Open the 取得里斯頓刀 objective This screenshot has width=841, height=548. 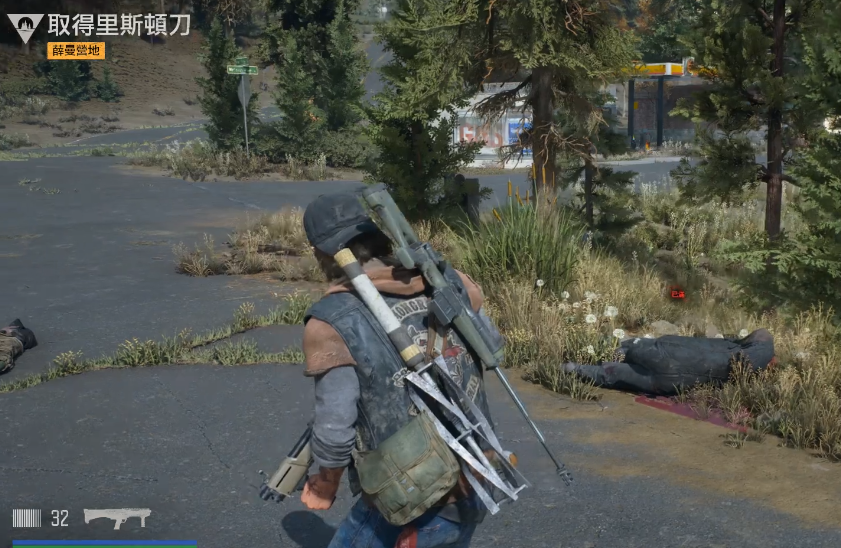point(119,25)
